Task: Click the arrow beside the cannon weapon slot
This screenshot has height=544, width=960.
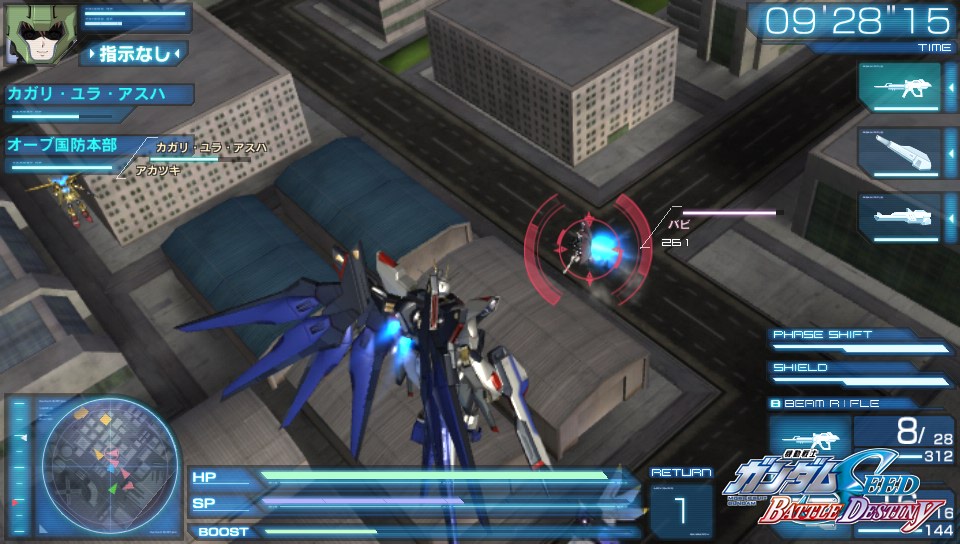Action: click(951, 152)
